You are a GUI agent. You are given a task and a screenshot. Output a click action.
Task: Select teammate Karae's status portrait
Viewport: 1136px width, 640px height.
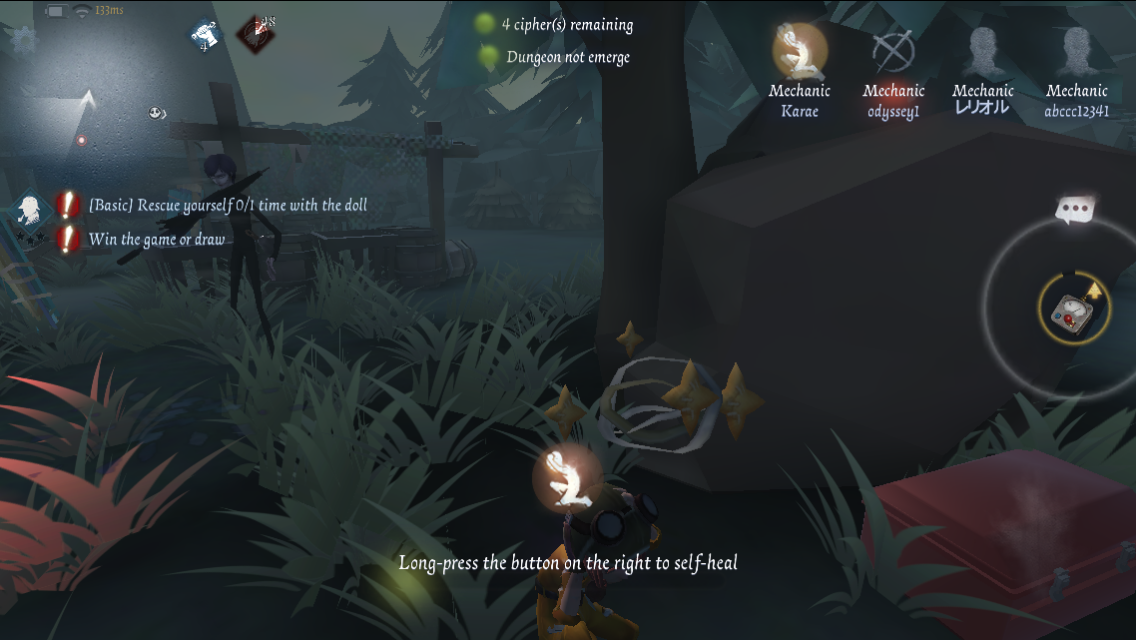click(799, 51)
